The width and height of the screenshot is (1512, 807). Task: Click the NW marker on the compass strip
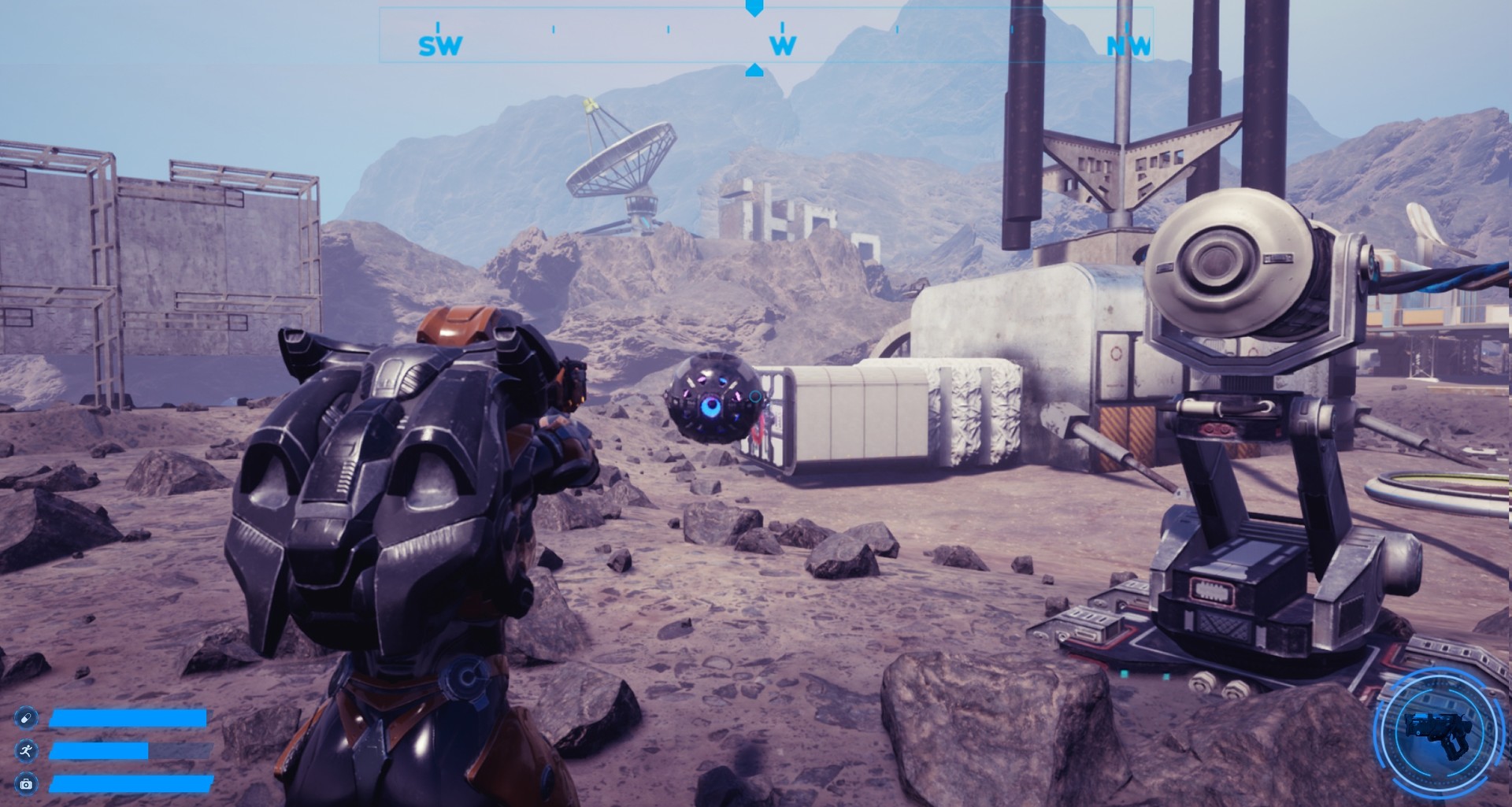(1128, 46)
